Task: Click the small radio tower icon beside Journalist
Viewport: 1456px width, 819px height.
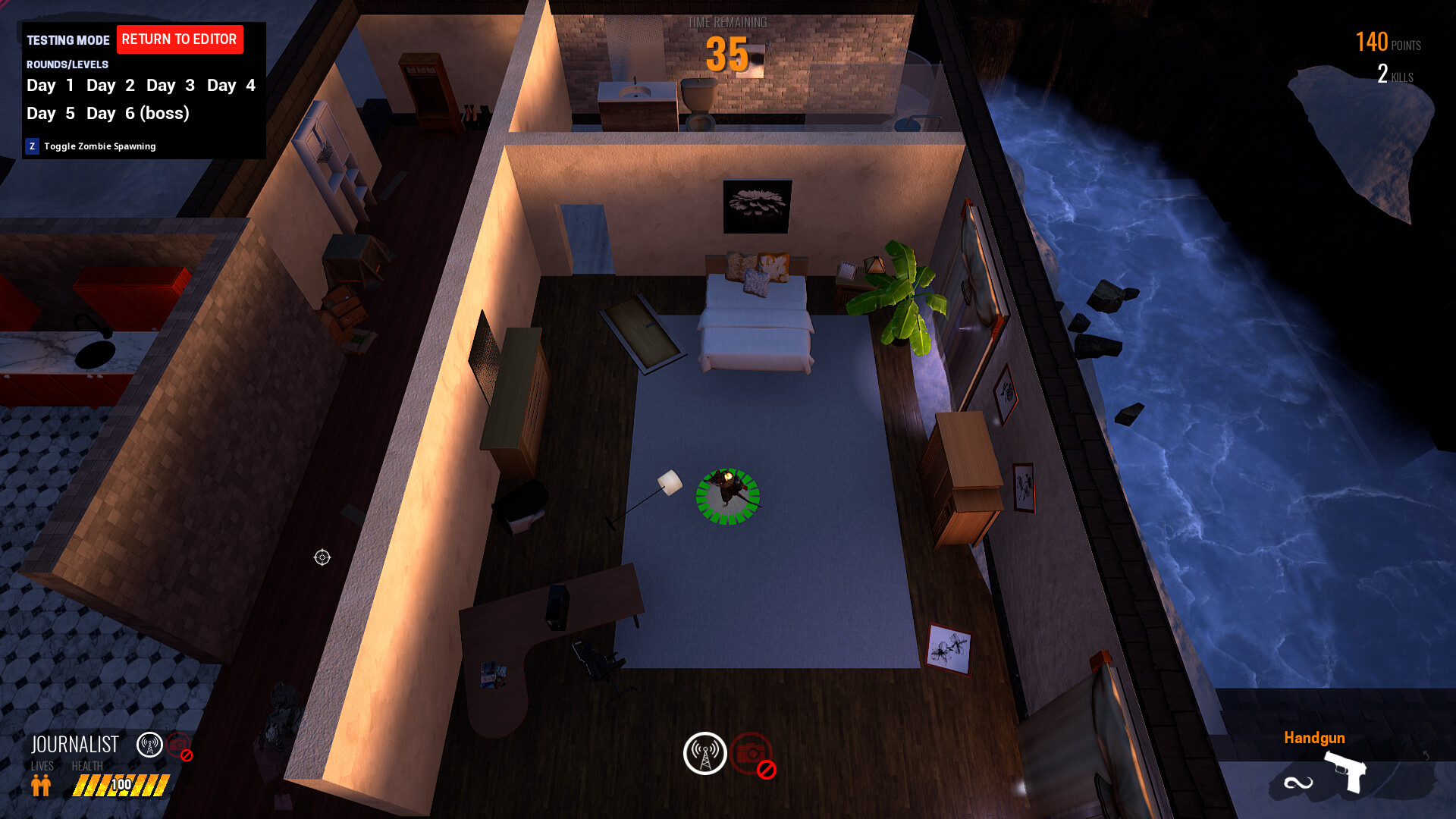Action: click(149, 745)
